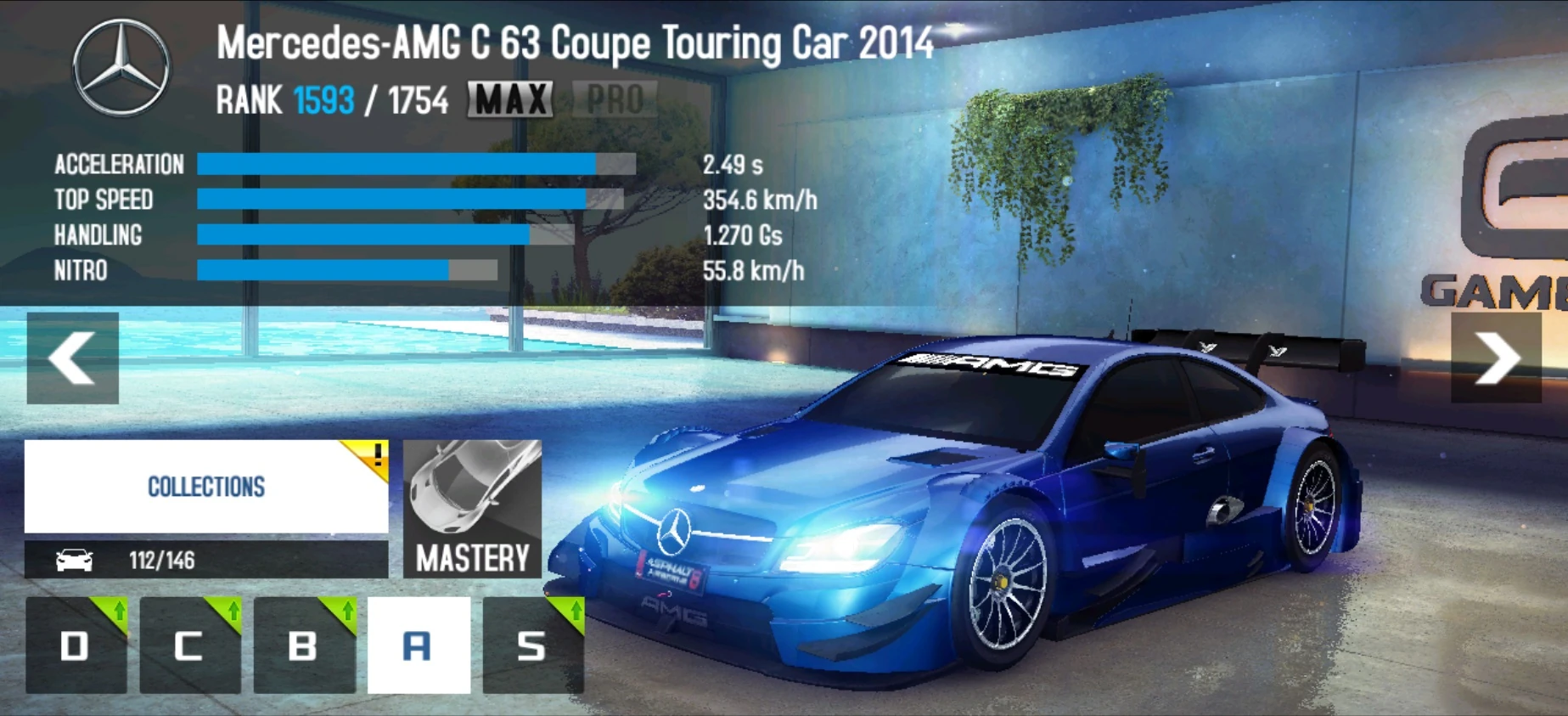
Task: Open the Mastery challenges panel
Action: pyautogui.click(x=472, y=510)
